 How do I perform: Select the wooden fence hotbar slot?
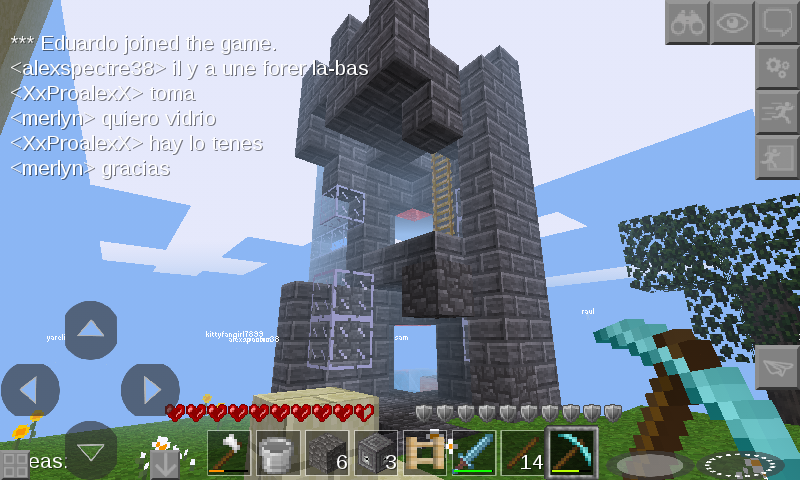pyautogui.click(x=427, y=452)
